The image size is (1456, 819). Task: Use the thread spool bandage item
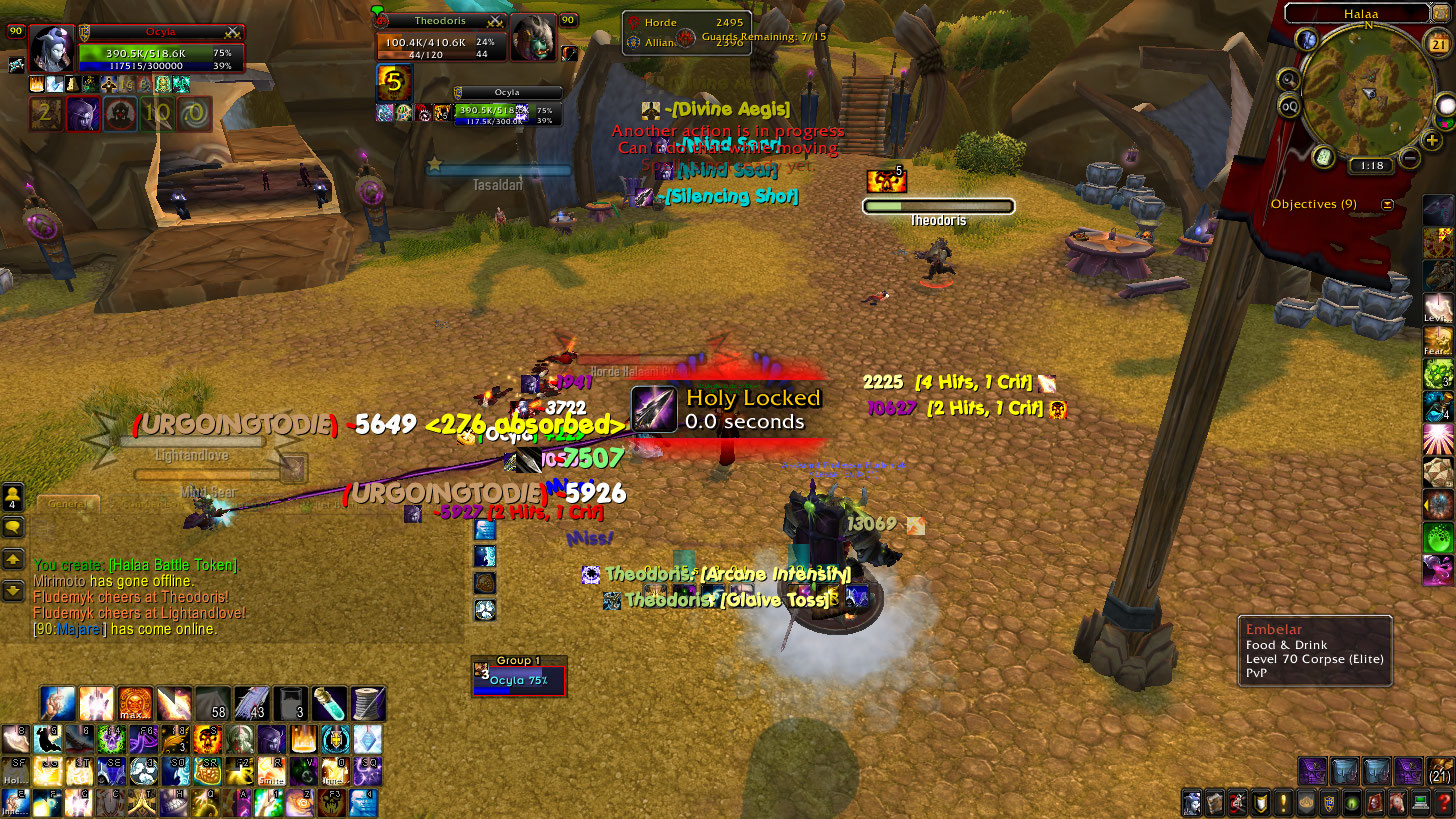click(367, 704)
